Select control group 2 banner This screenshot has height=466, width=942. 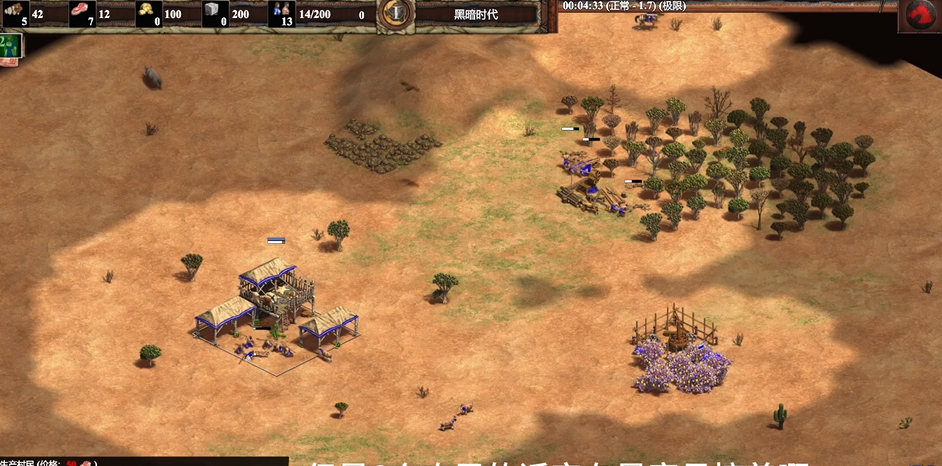(10, 44)
